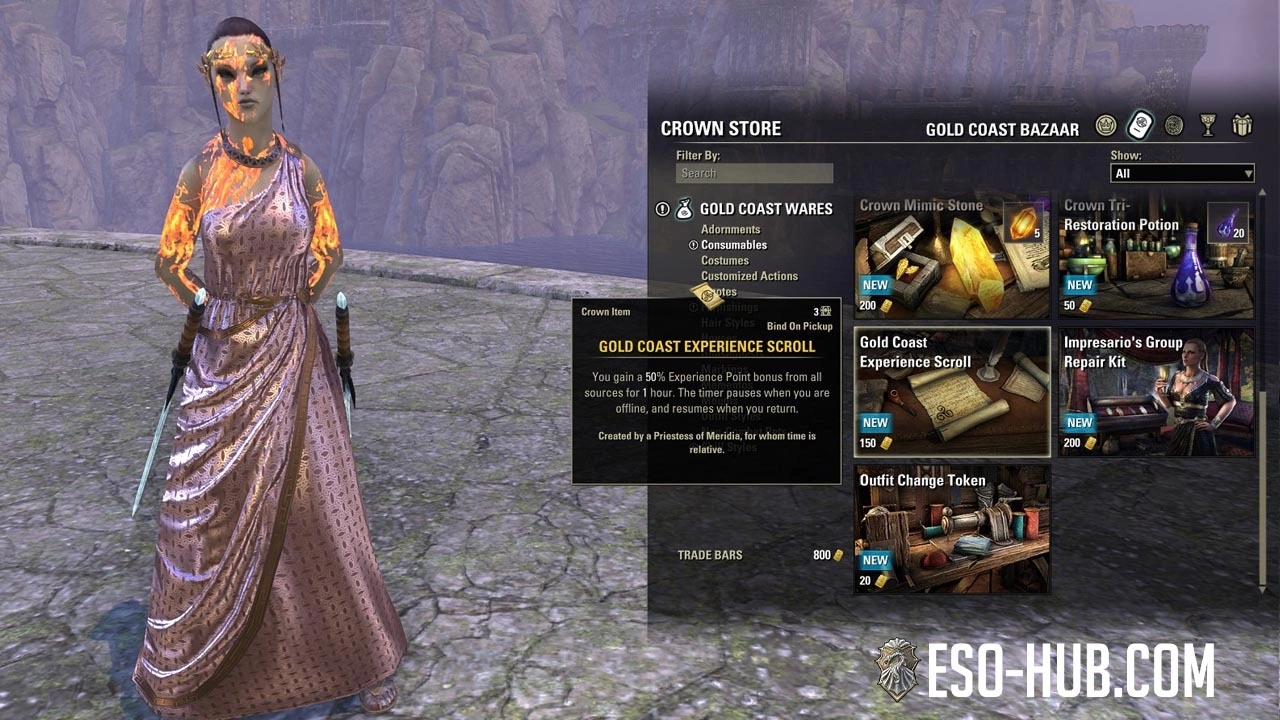Select the Crown Mimic Stone tile
1280x720 pixels.
952,256
